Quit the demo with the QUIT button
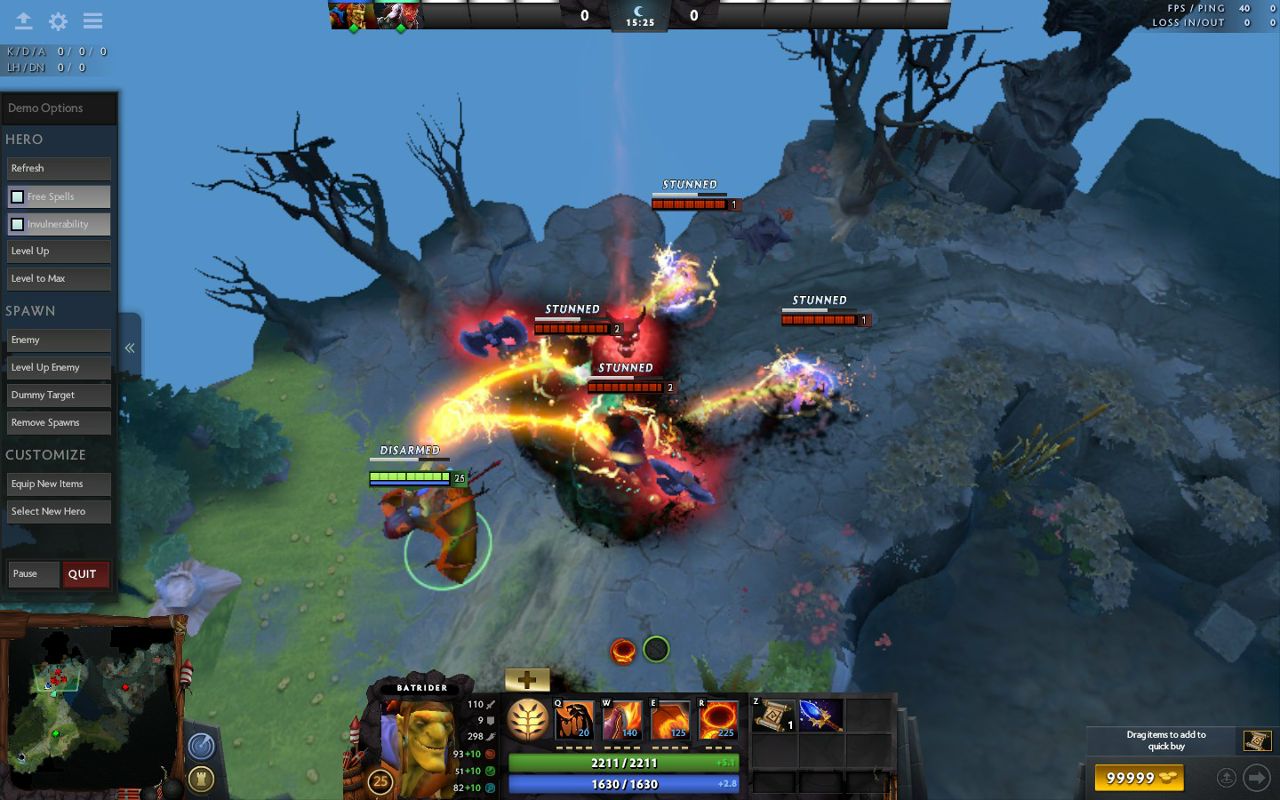 click(84, 574)
